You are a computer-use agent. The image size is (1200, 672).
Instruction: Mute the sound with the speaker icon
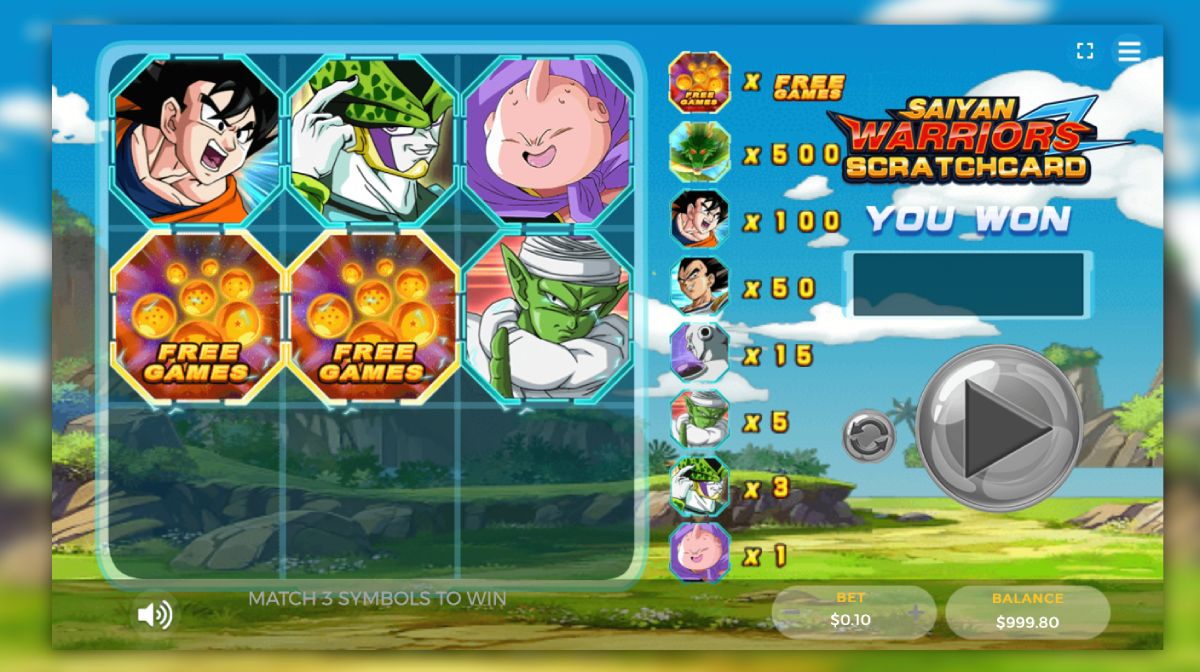pos(154,614)
